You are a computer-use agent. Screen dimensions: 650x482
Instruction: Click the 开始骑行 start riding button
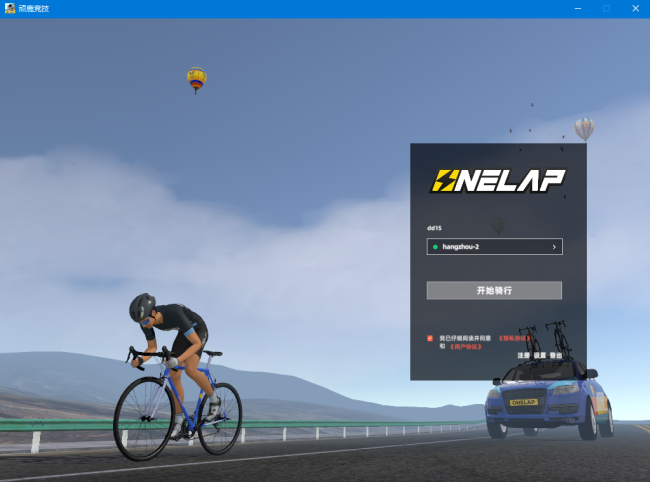point(494,290)
